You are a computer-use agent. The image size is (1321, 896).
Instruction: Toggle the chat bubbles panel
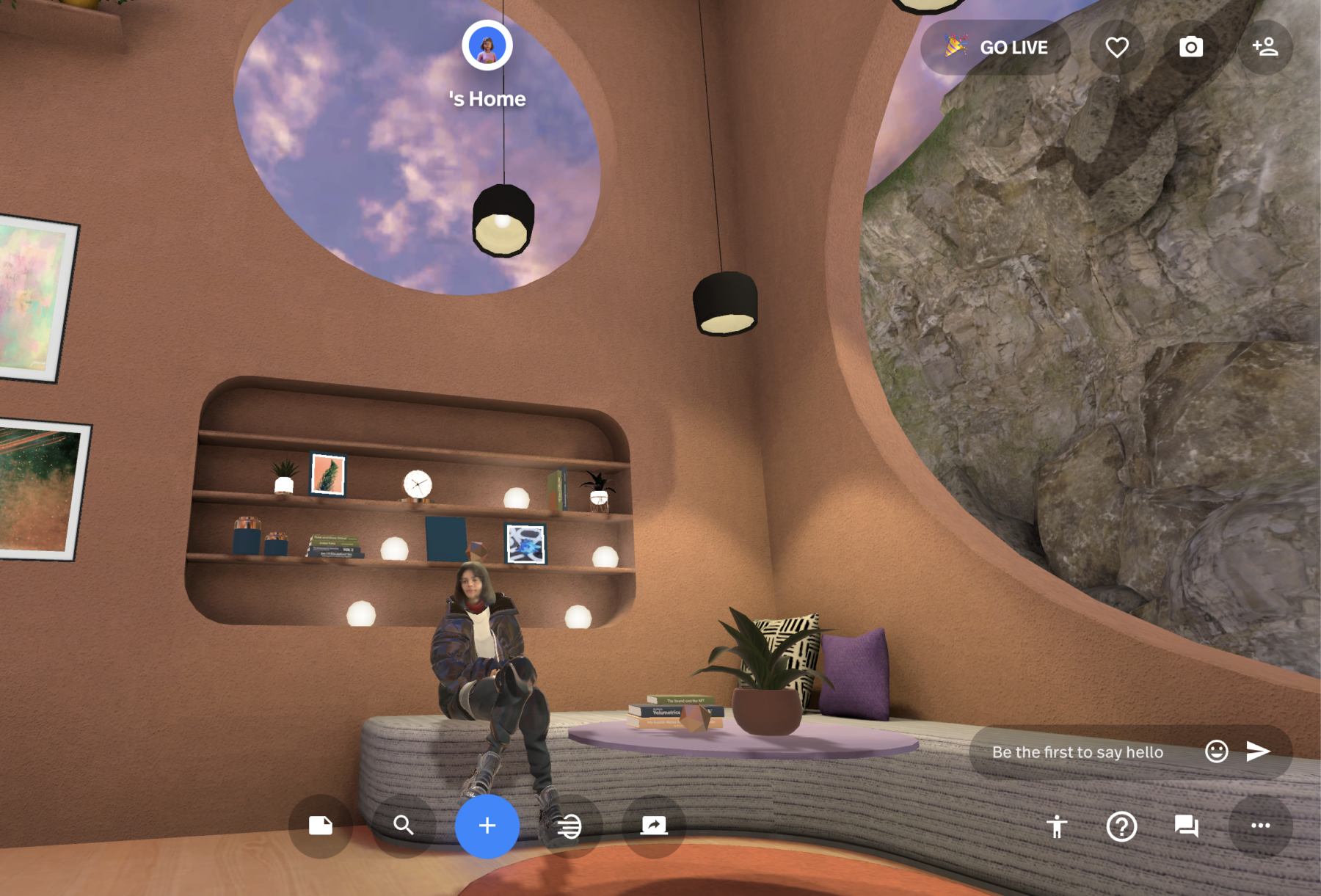1187,826
